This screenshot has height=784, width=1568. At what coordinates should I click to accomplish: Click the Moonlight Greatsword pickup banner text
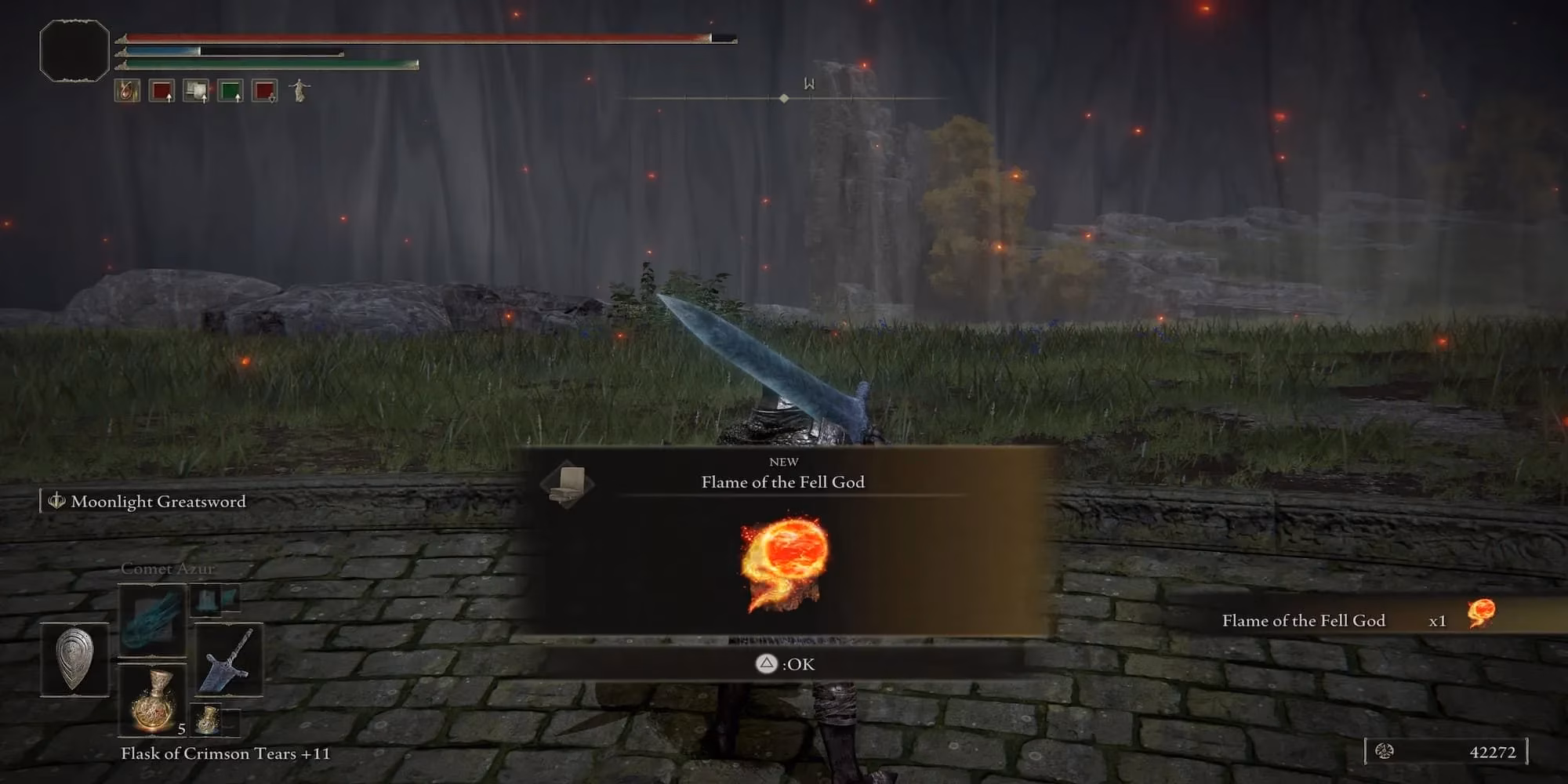click(157, 501)
